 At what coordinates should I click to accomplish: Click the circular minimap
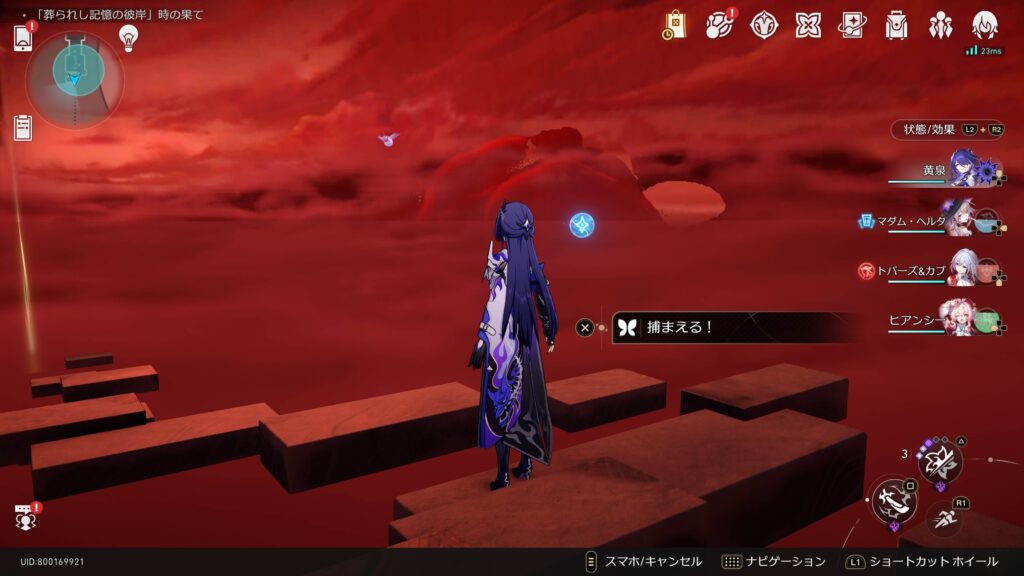[76, 76]
